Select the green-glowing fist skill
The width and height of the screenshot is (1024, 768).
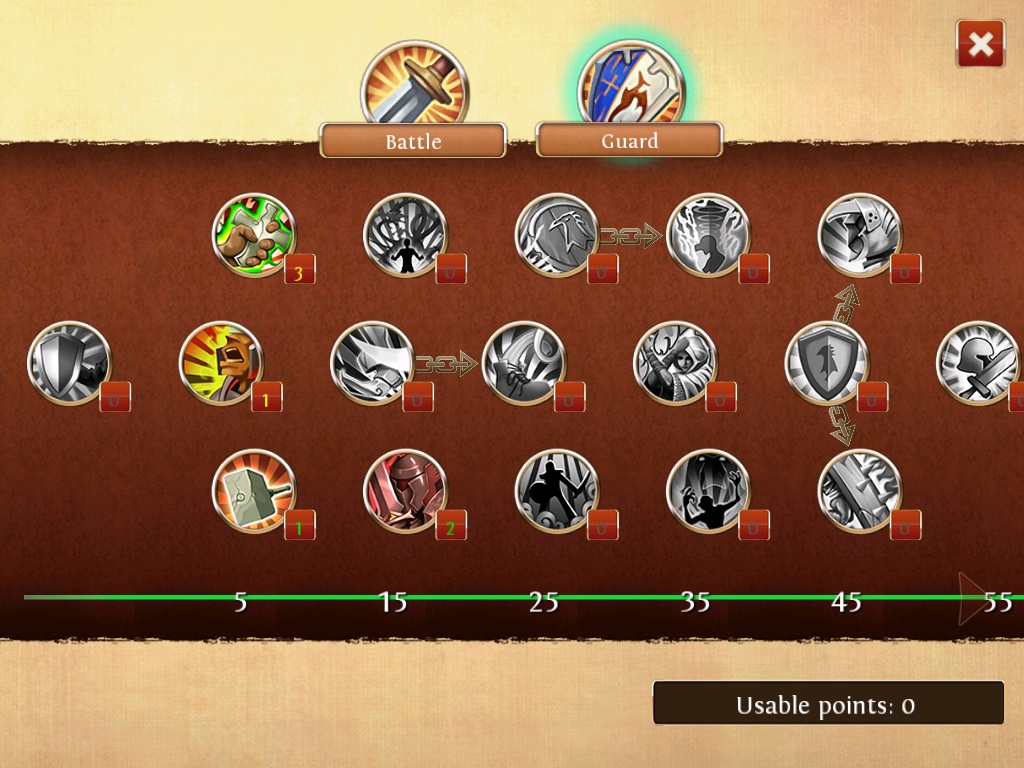click(254, 235)
